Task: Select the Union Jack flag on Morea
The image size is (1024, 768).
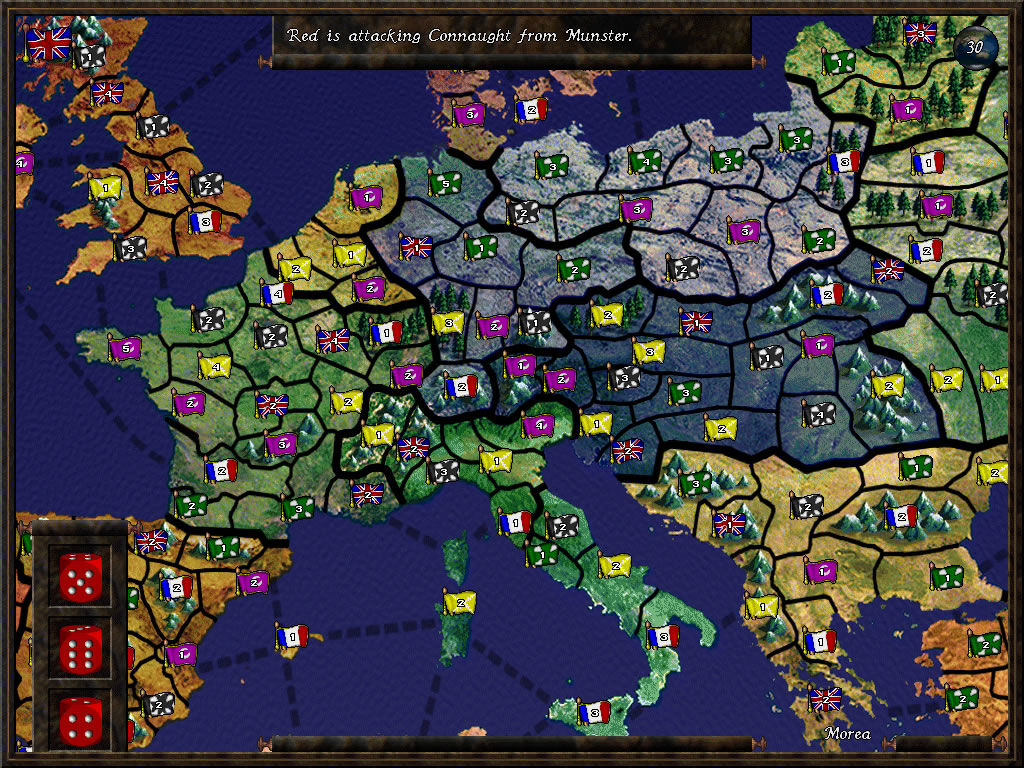Action: click(x=826, y=699)
